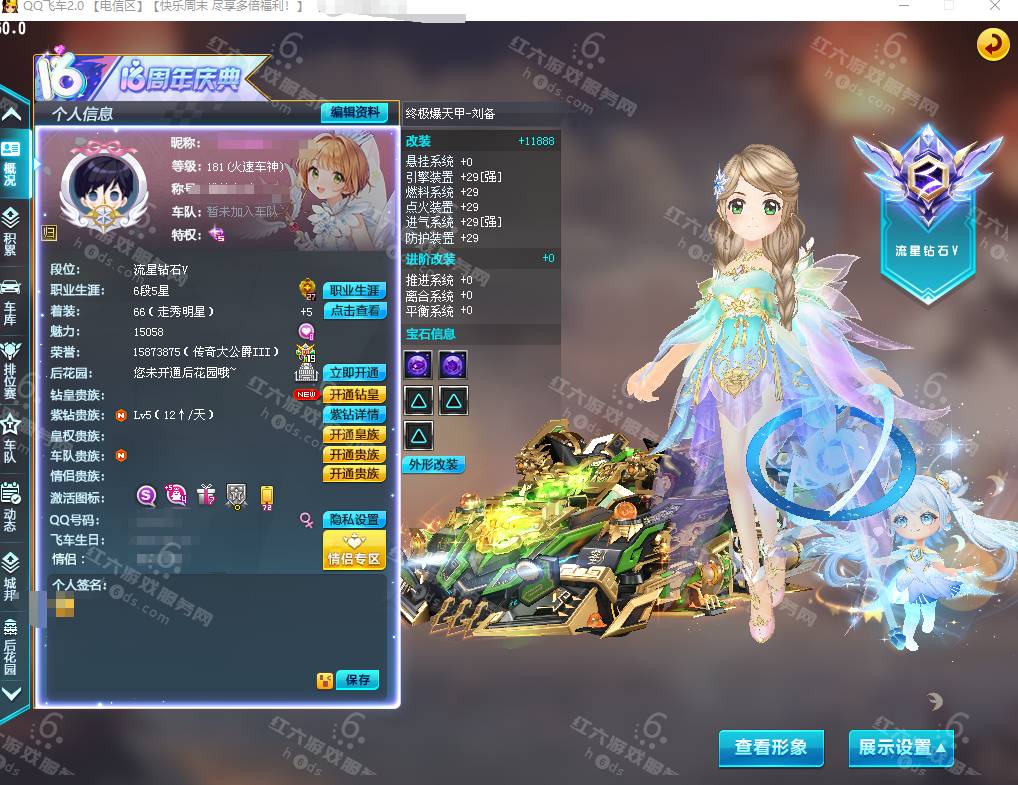Open the 职业生涯 career button
The width and height of the screenshot is (1018, 785).
(354, 290)
